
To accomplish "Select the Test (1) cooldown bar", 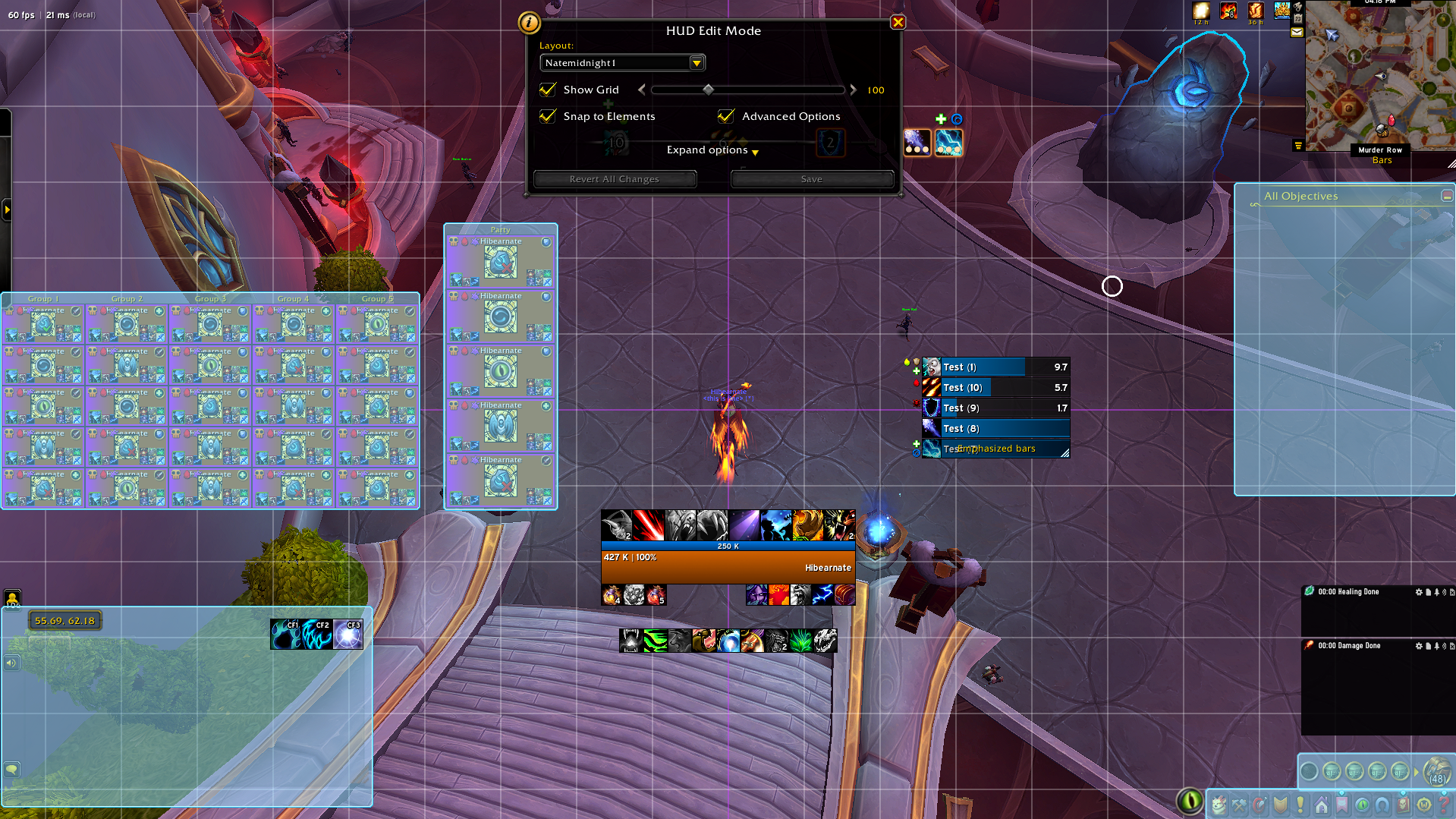I will tap(995, 367).
